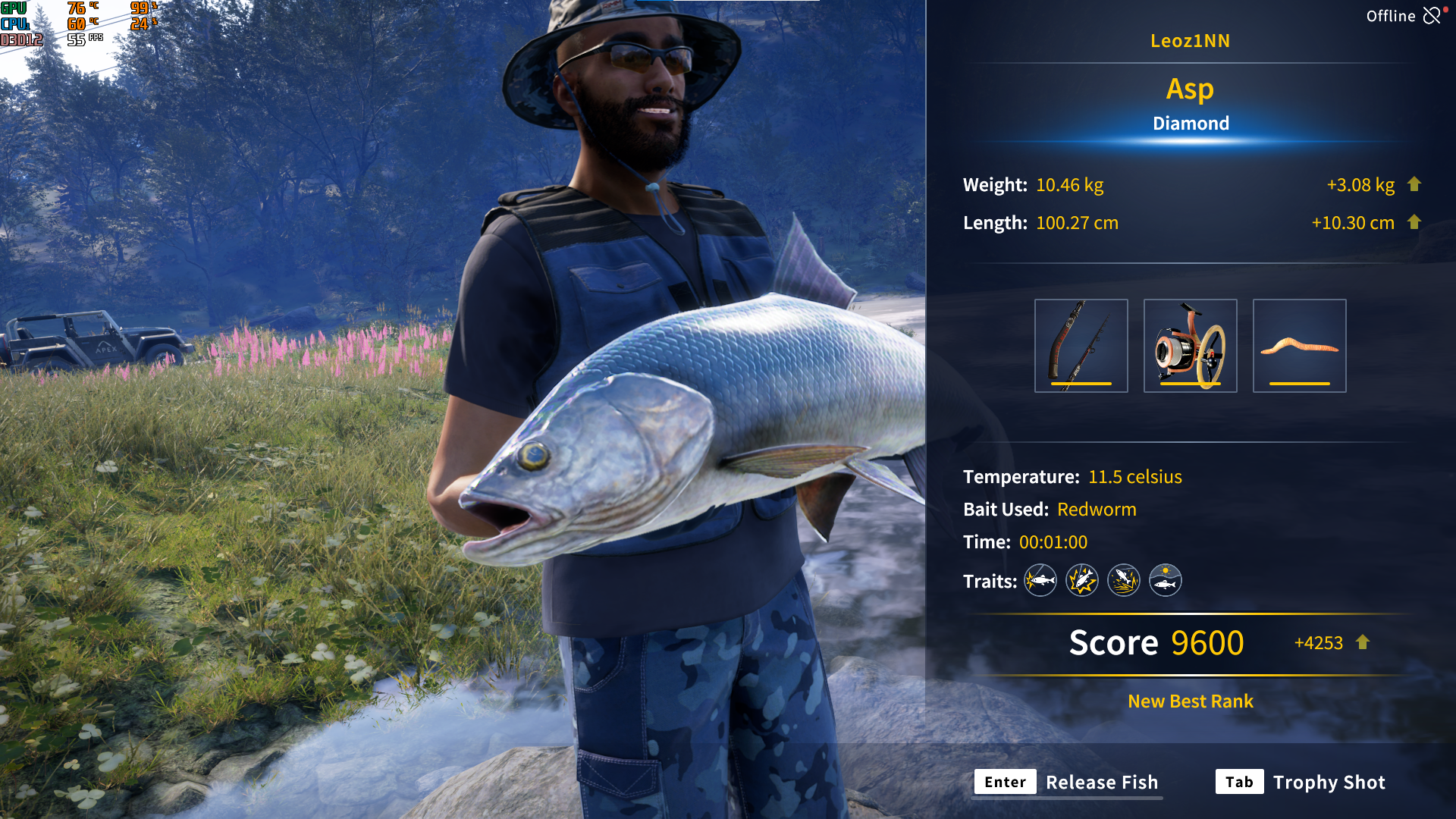Screen dimensions: 1456x819
Task: Click the Offline disconnected network icon
Action: [x=1432, y=15]
